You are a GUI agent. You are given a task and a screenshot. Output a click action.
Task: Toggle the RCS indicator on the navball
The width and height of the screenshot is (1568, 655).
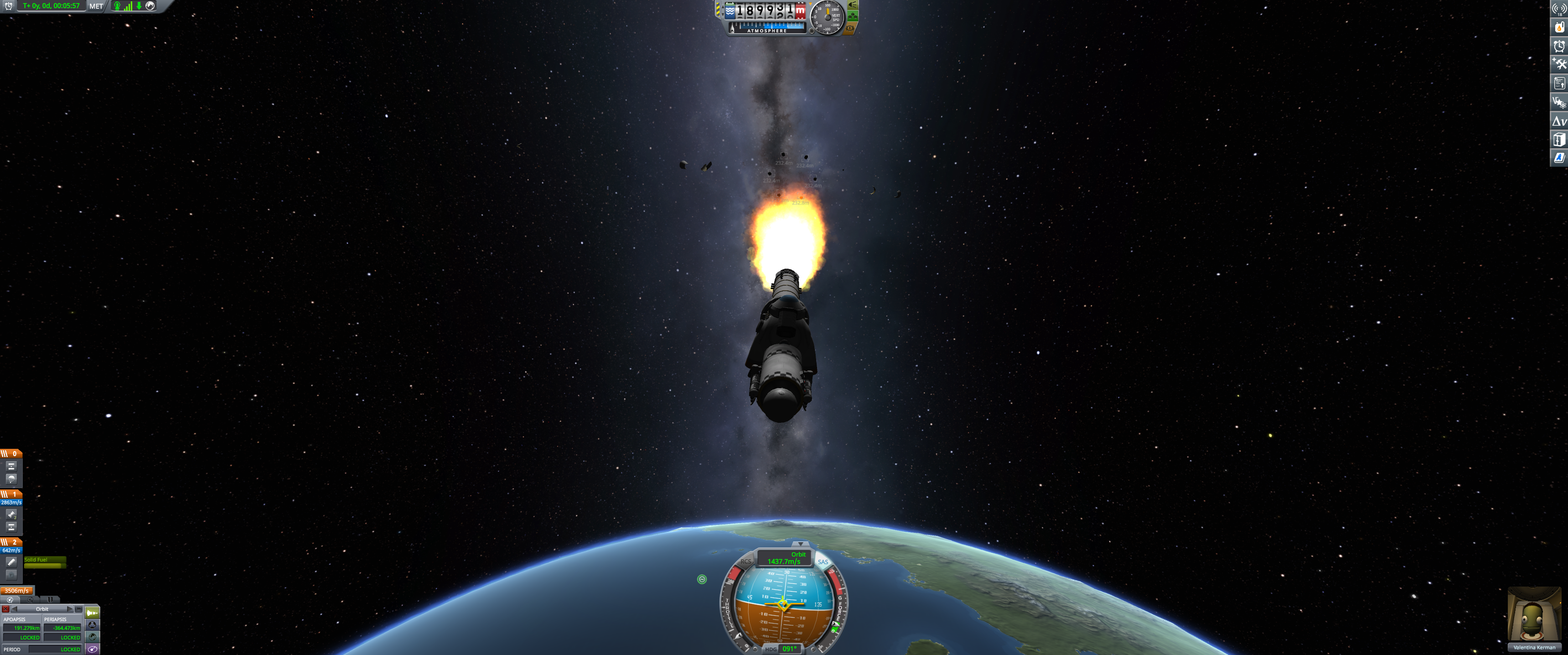coord(745,561)
